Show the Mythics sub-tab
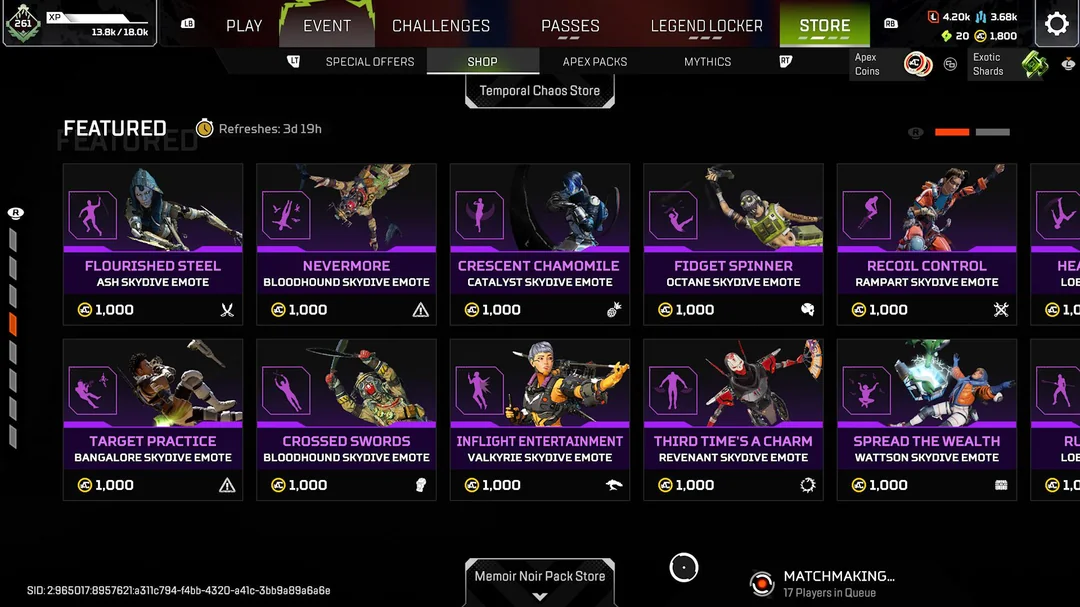This screenshot has height=607, width=1080. click(707, 62)
